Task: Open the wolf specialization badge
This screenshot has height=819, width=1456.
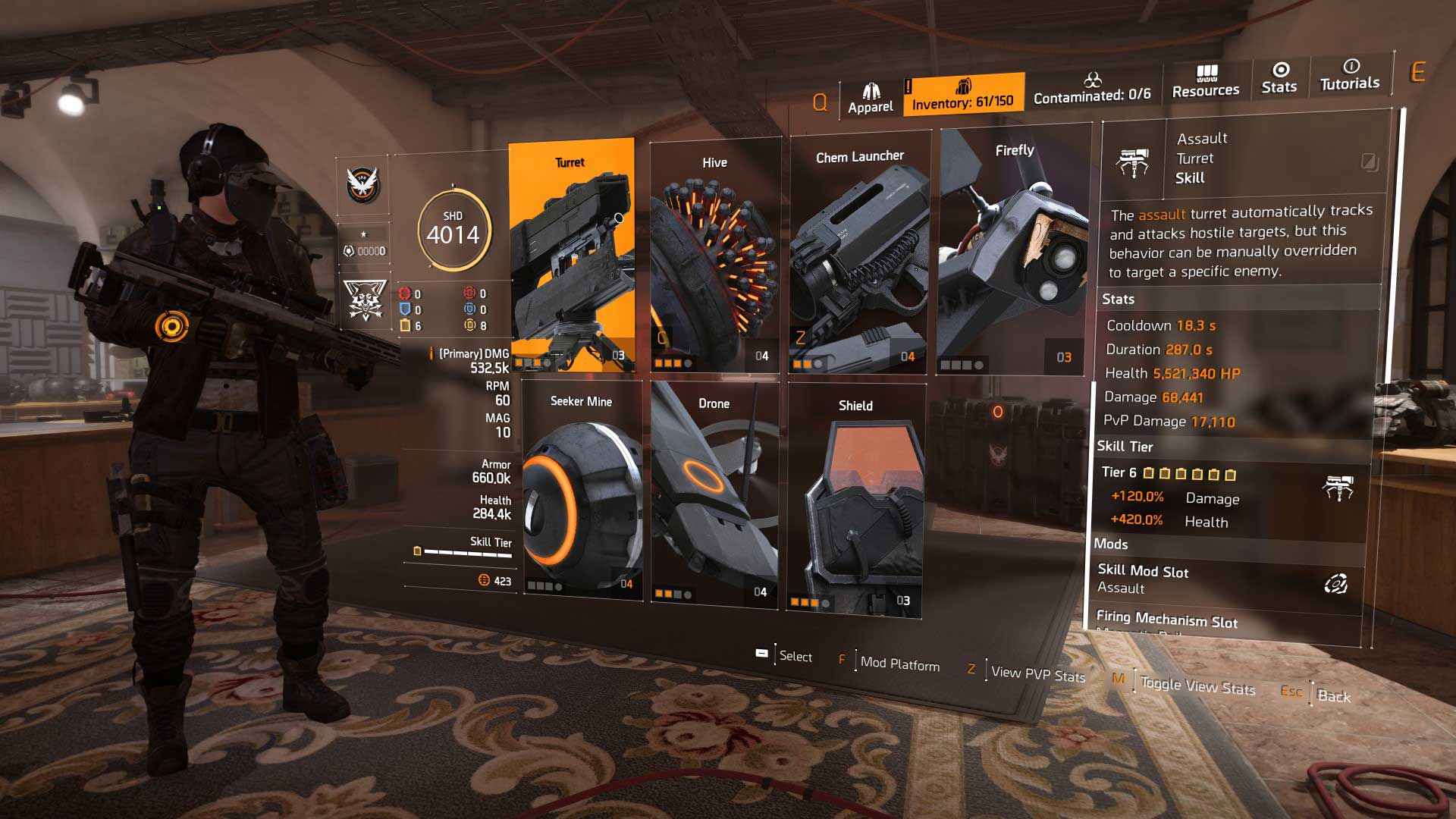Action: coord(365,300)
